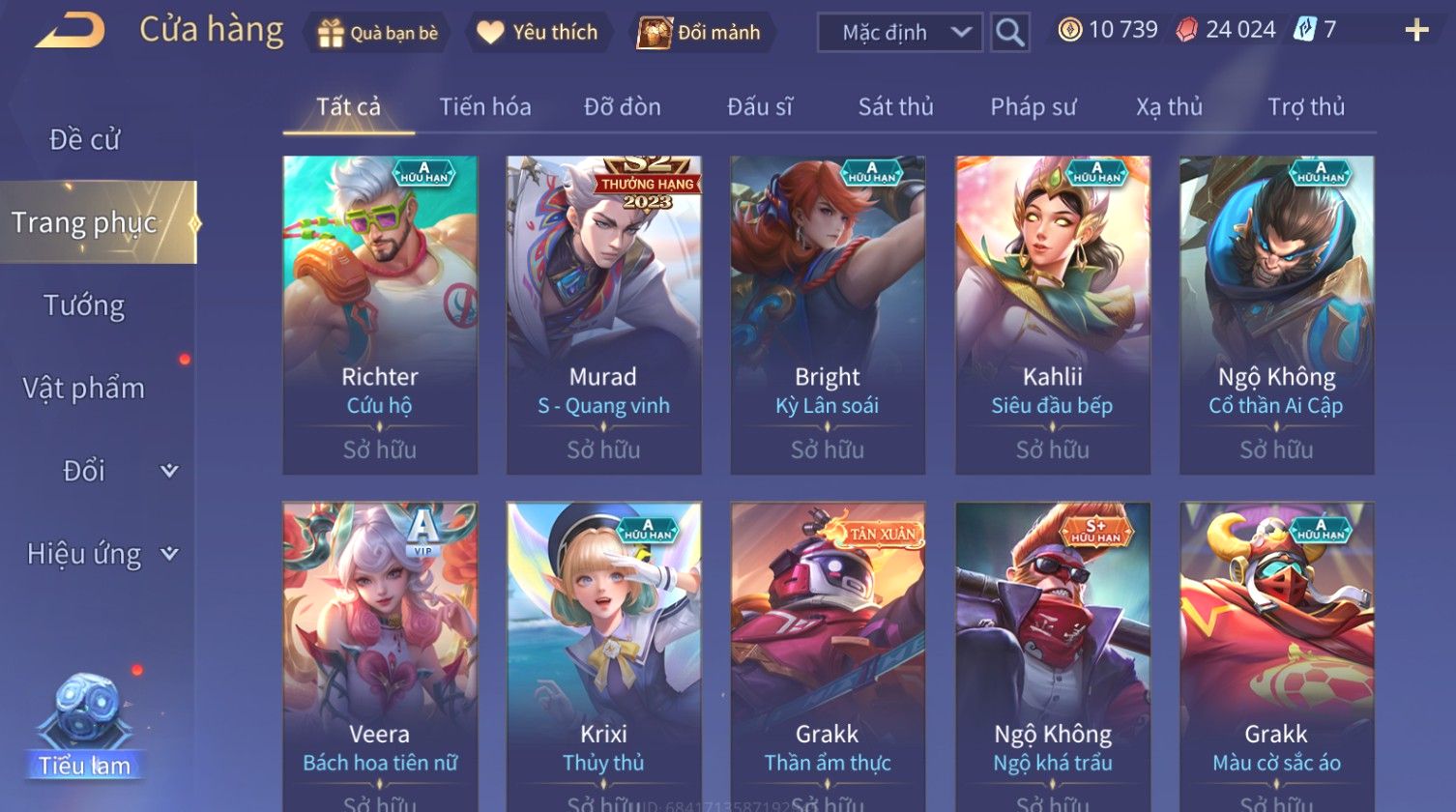Show the Pháp sư skins tab
1456x812 pixels.
point(1033,106)
